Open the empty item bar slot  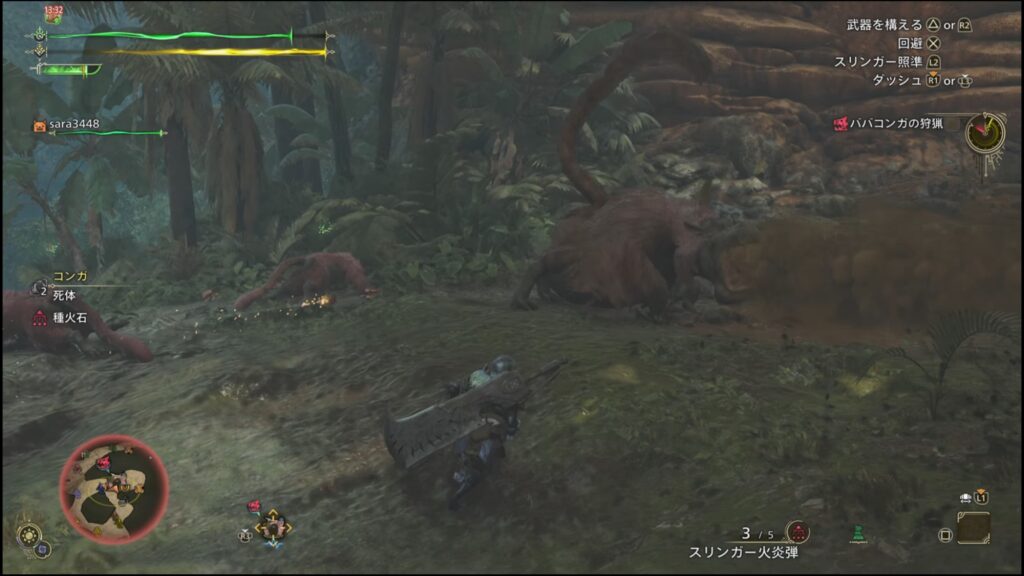click(973, 528)
